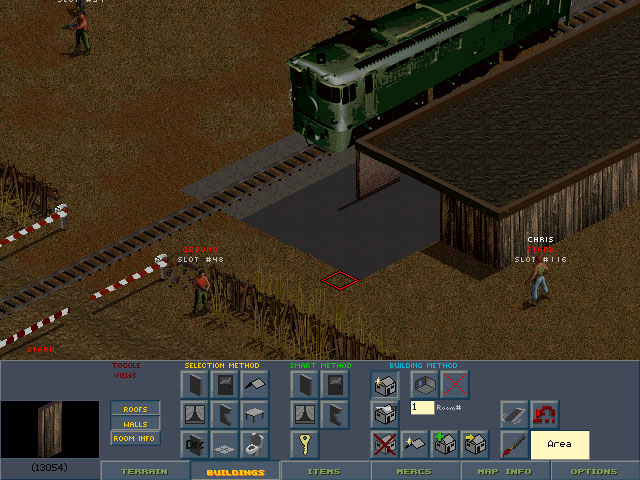Screen dimensions: 640x480
Task: Choose the Decals selection button
Action: (x=195, y=444)
